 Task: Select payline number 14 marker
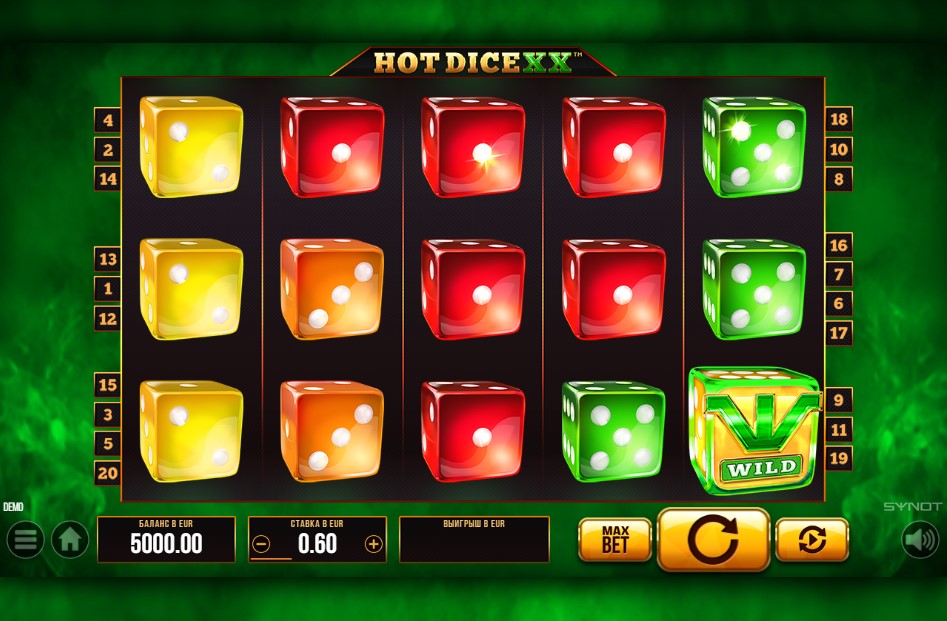pos(108,179)
